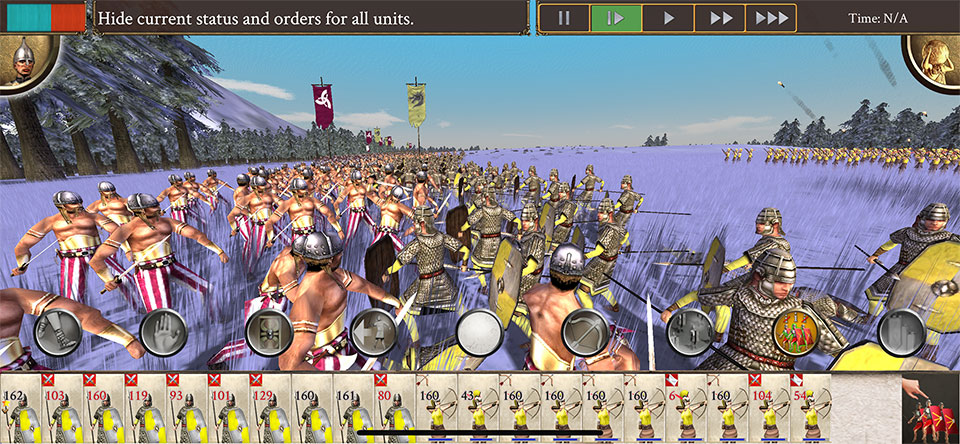Viewport: 960px width, 444px height.
Task: Activate the armored leg order button
Action: [56, 331]
